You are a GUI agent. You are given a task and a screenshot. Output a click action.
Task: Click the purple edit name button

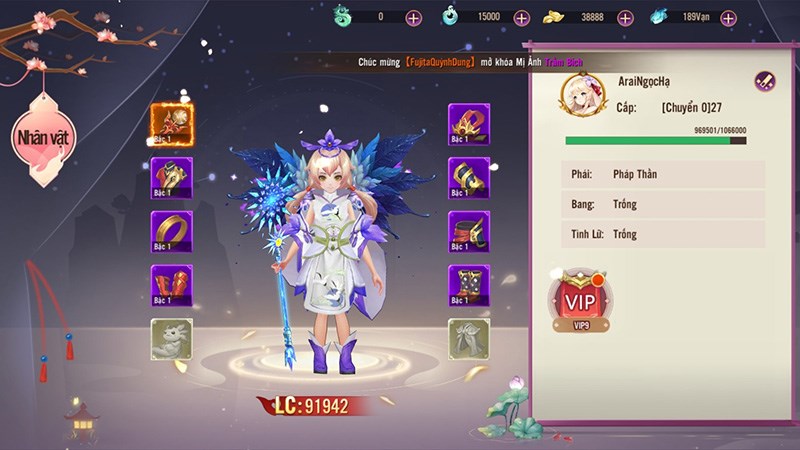765,82
